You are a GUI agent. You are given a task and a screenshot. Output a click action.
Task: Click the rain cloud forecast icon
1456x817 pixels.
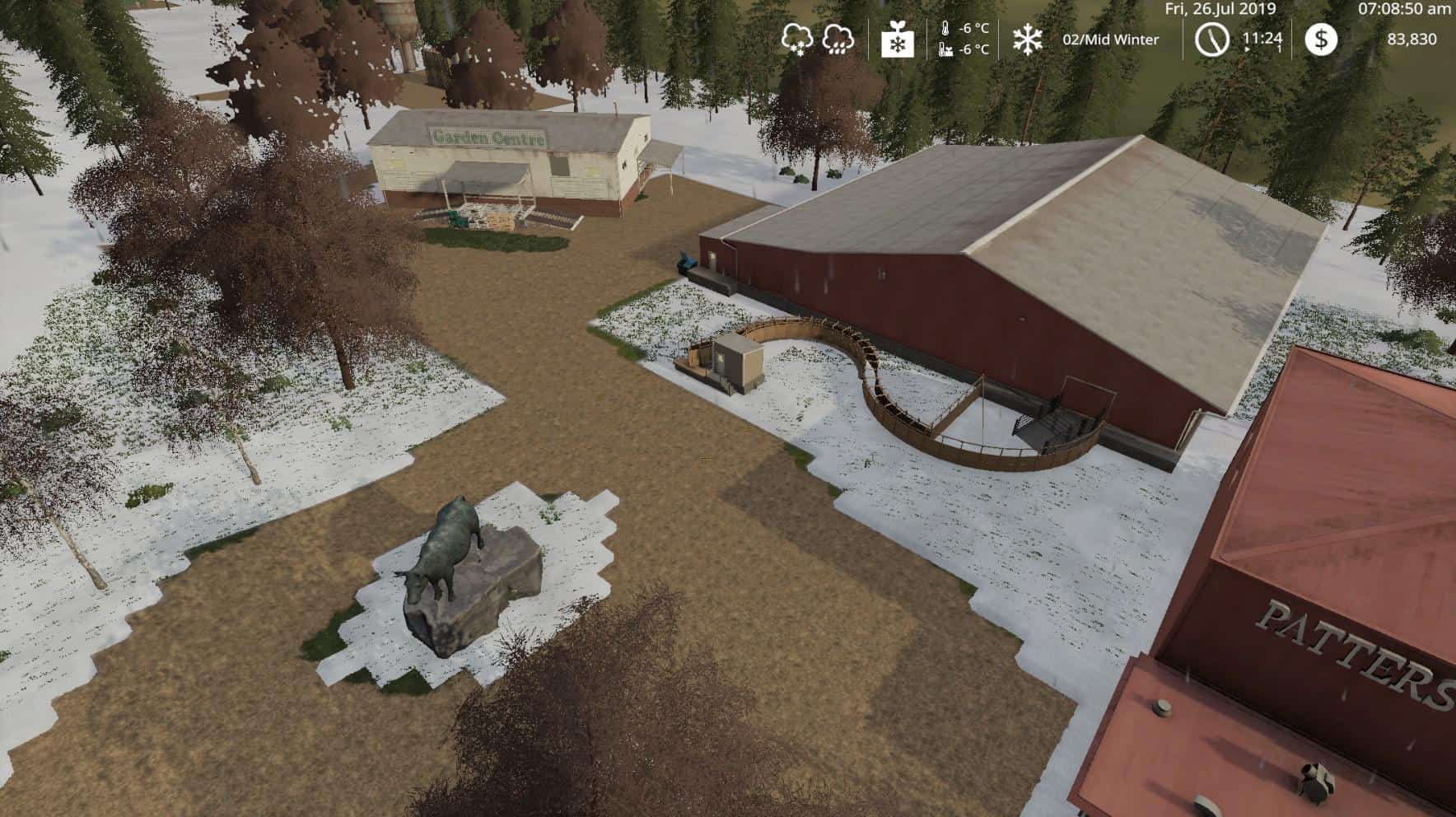coord(838,39)
